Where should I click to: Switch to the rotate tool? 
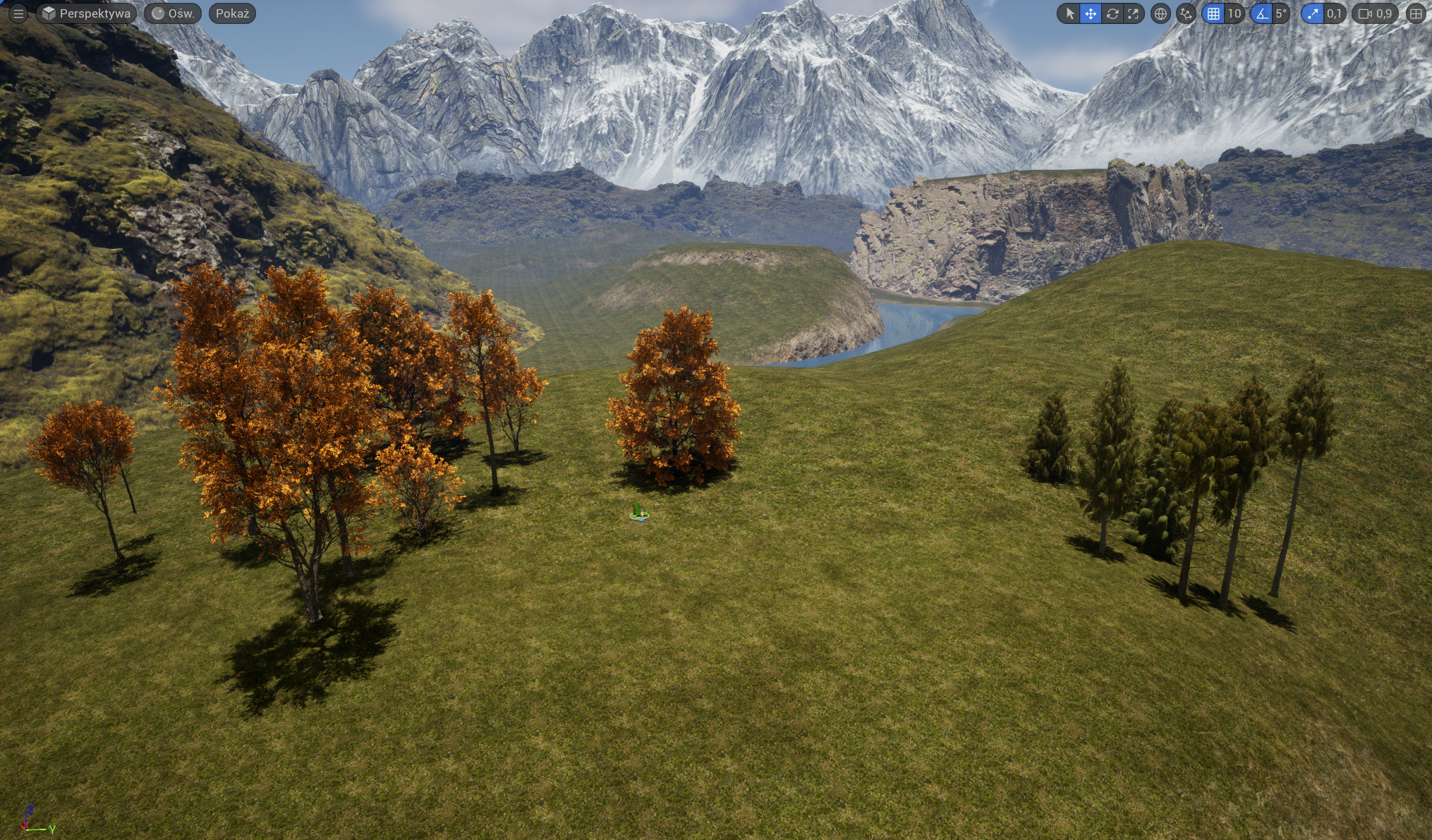[1112, 13]
